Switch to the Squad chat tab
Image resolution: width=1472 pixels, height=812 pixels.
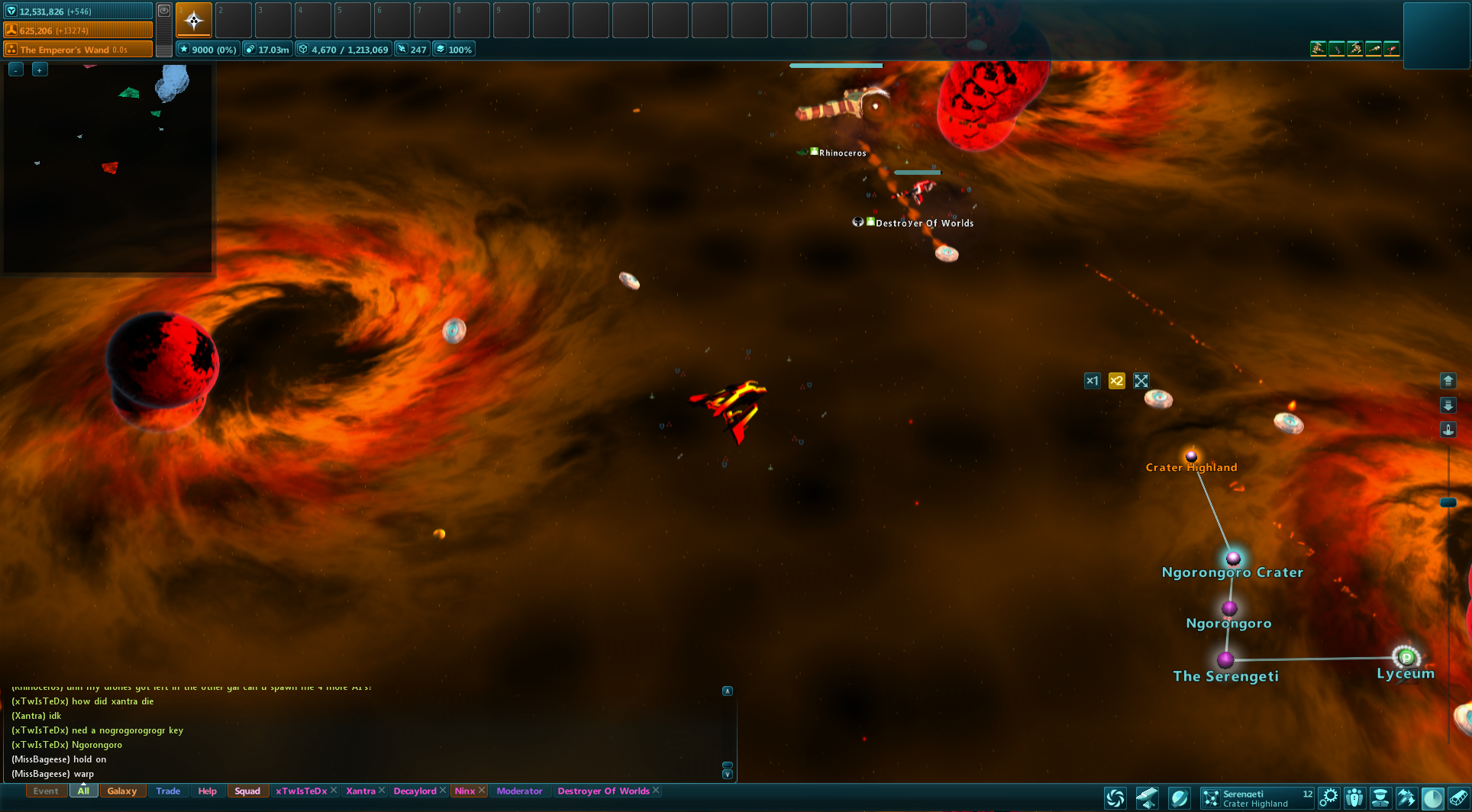[x=247, y=791]
